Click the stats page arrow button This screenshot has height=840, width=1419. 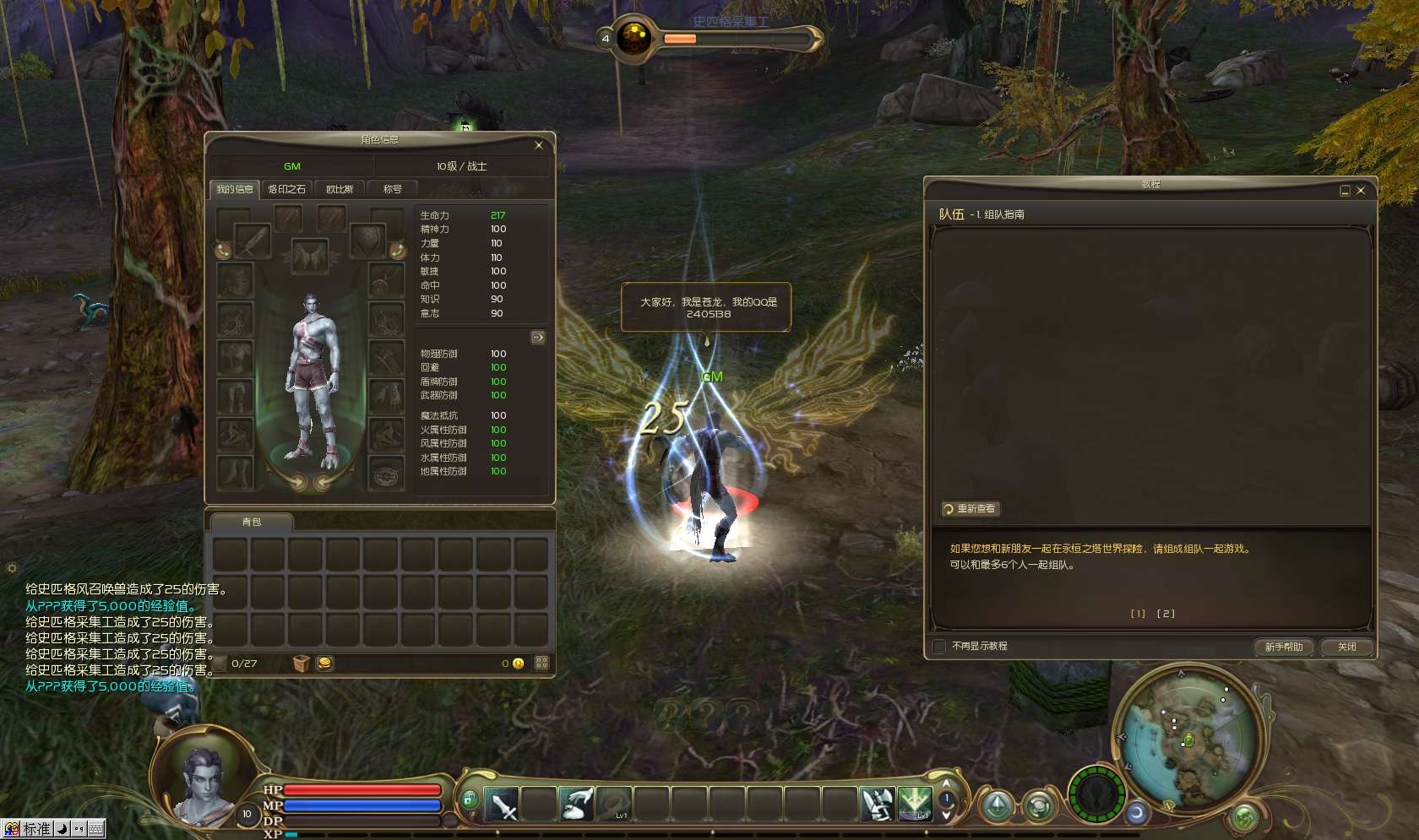click(538, 338)
